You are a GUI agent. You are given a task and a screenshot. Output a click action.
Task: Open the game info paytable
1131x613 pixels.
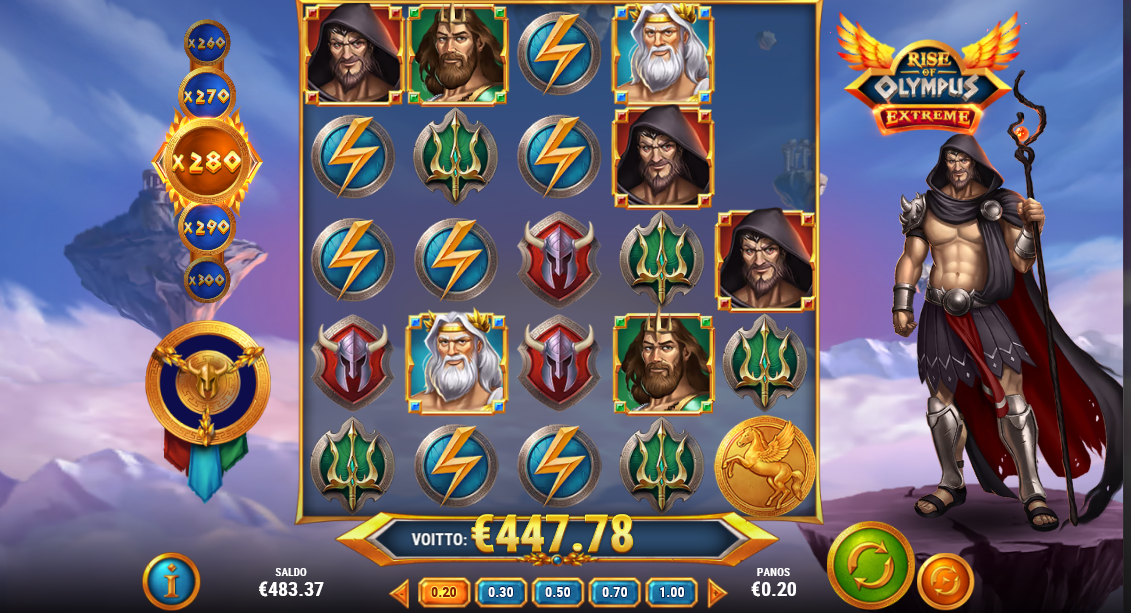[171, 581]
